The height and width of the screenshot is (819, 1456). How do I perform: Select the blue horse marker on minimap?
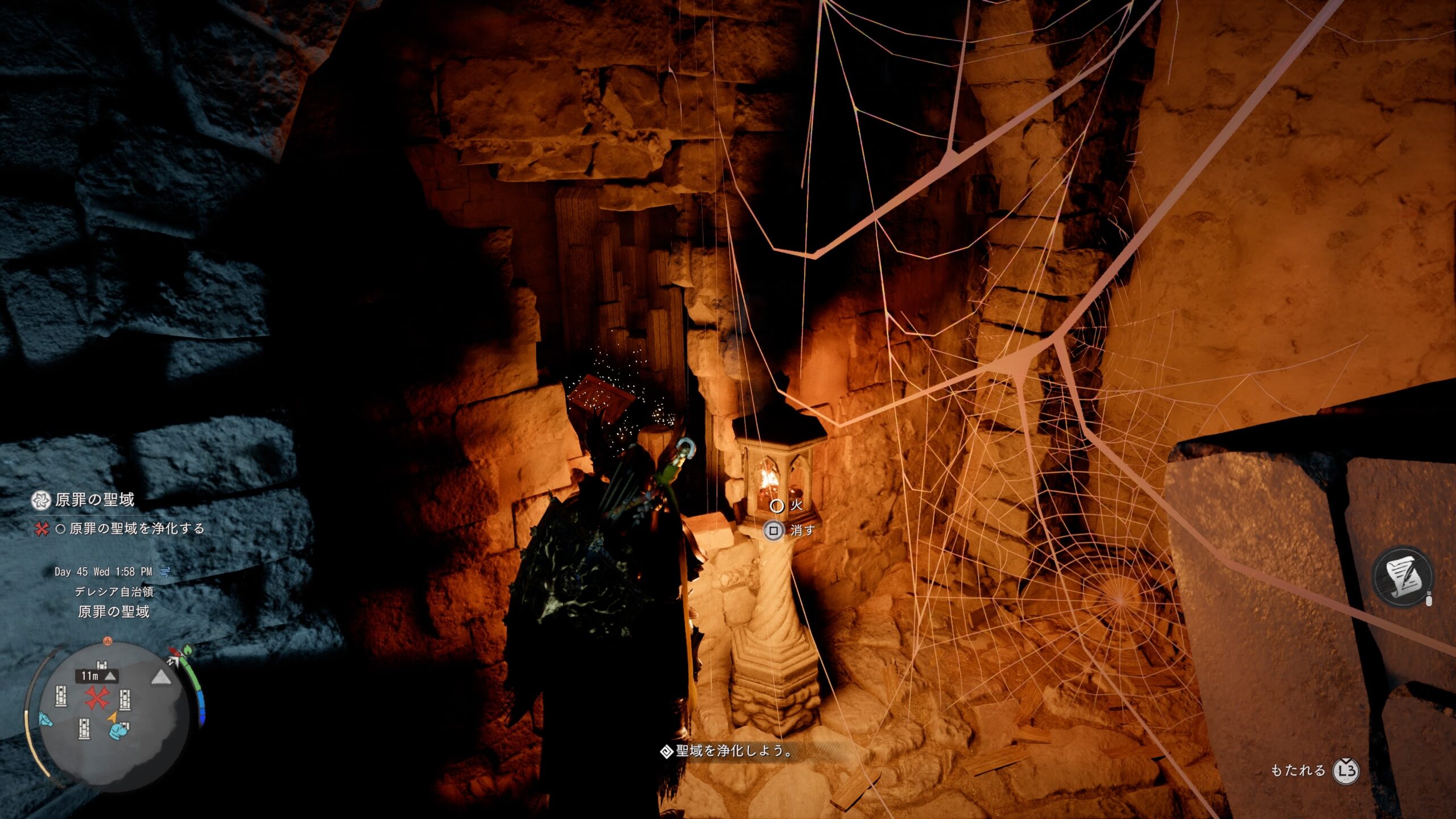[45, 719]
